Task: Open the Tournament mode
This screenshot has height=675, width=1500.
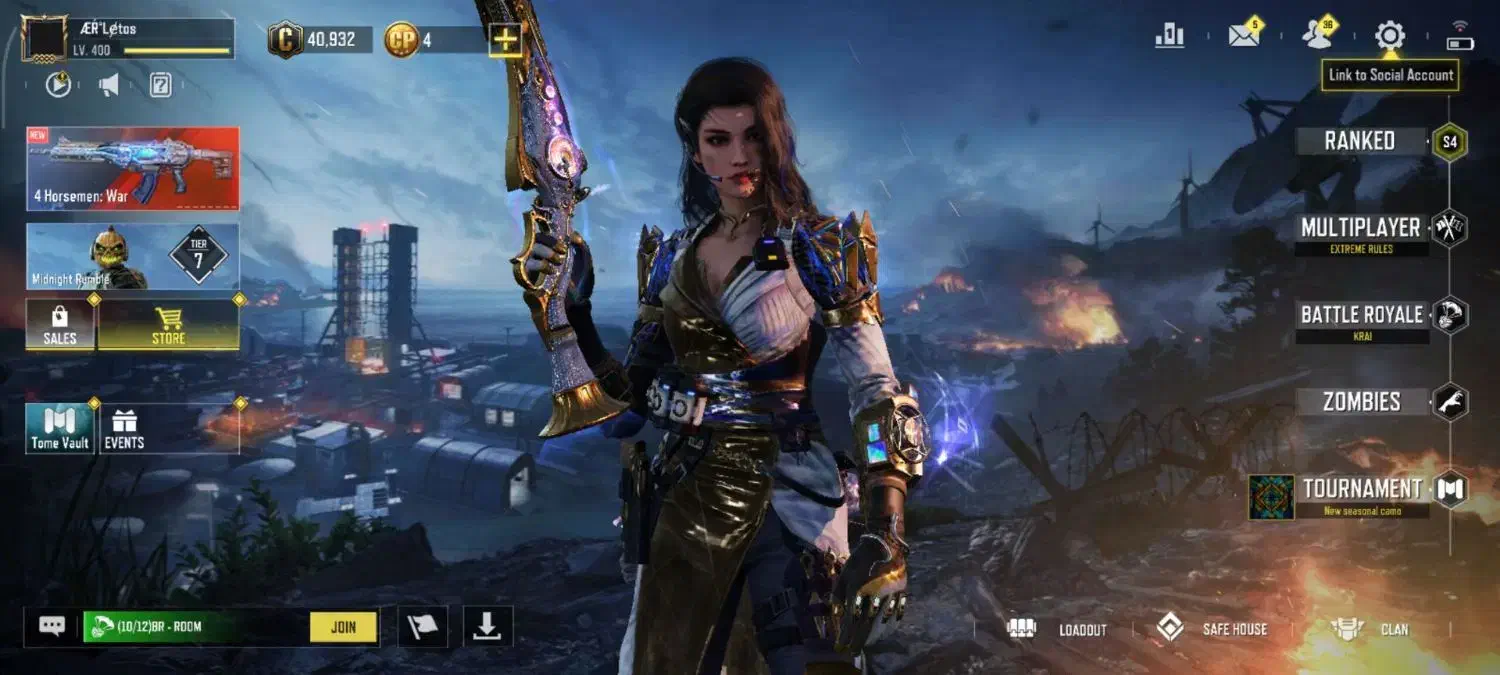Action: (1361, 489)
